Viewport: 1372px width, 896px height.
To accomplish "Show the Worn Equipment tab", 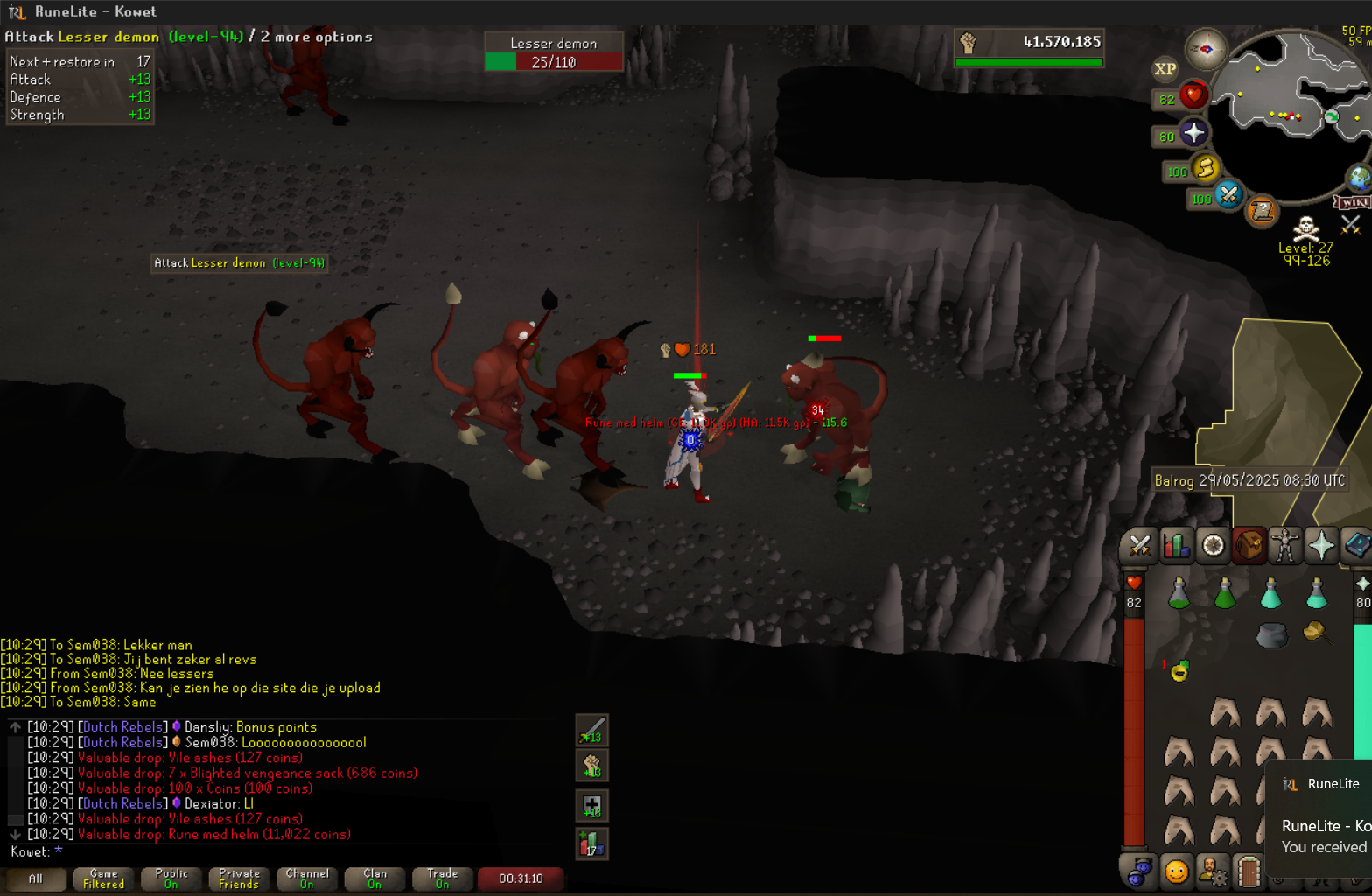I will 1284,546.
